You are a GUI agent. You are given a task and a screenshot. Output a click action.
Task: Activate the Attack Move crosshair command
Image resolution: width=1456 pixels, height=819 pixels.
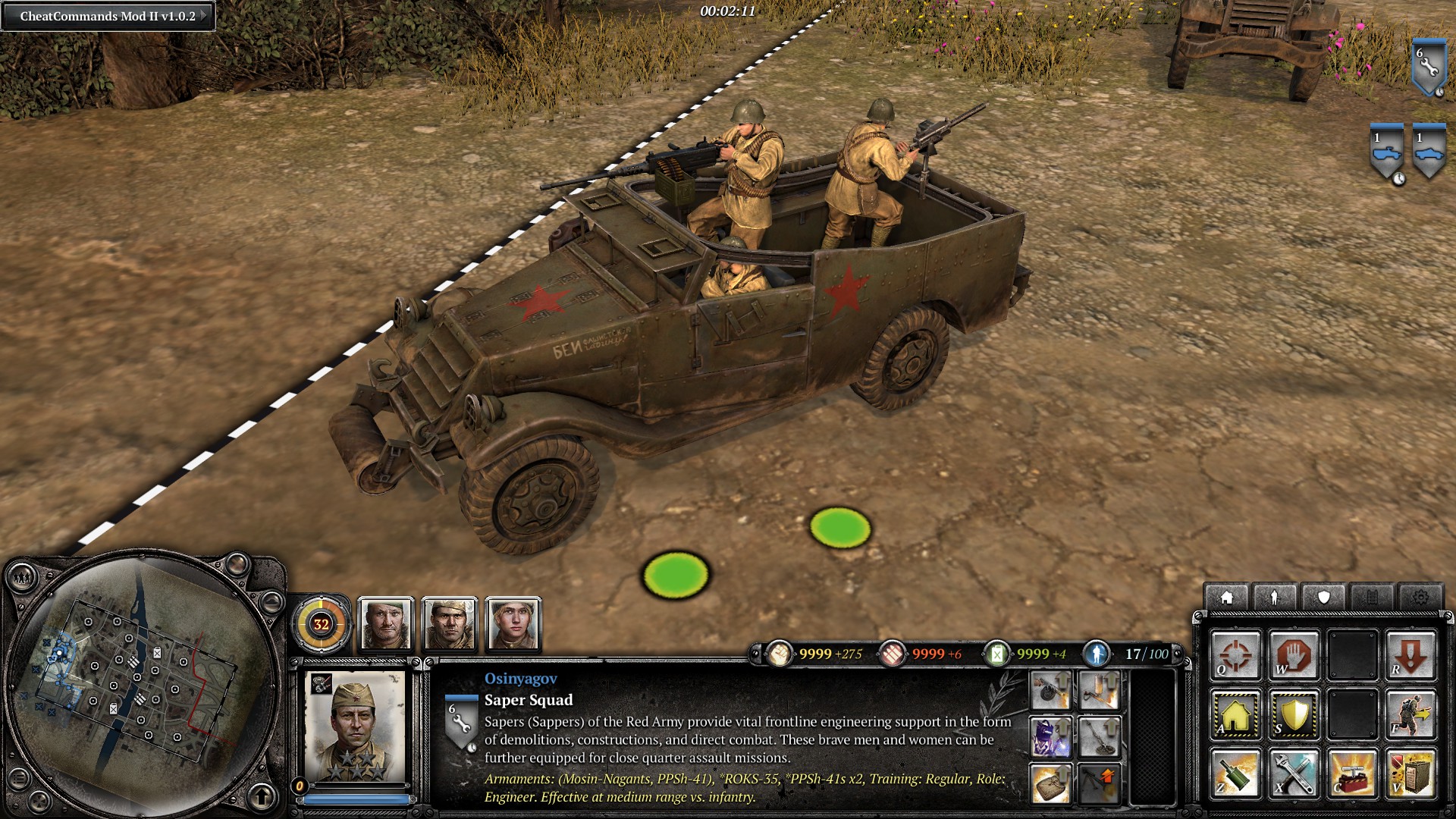[1235, 654]
